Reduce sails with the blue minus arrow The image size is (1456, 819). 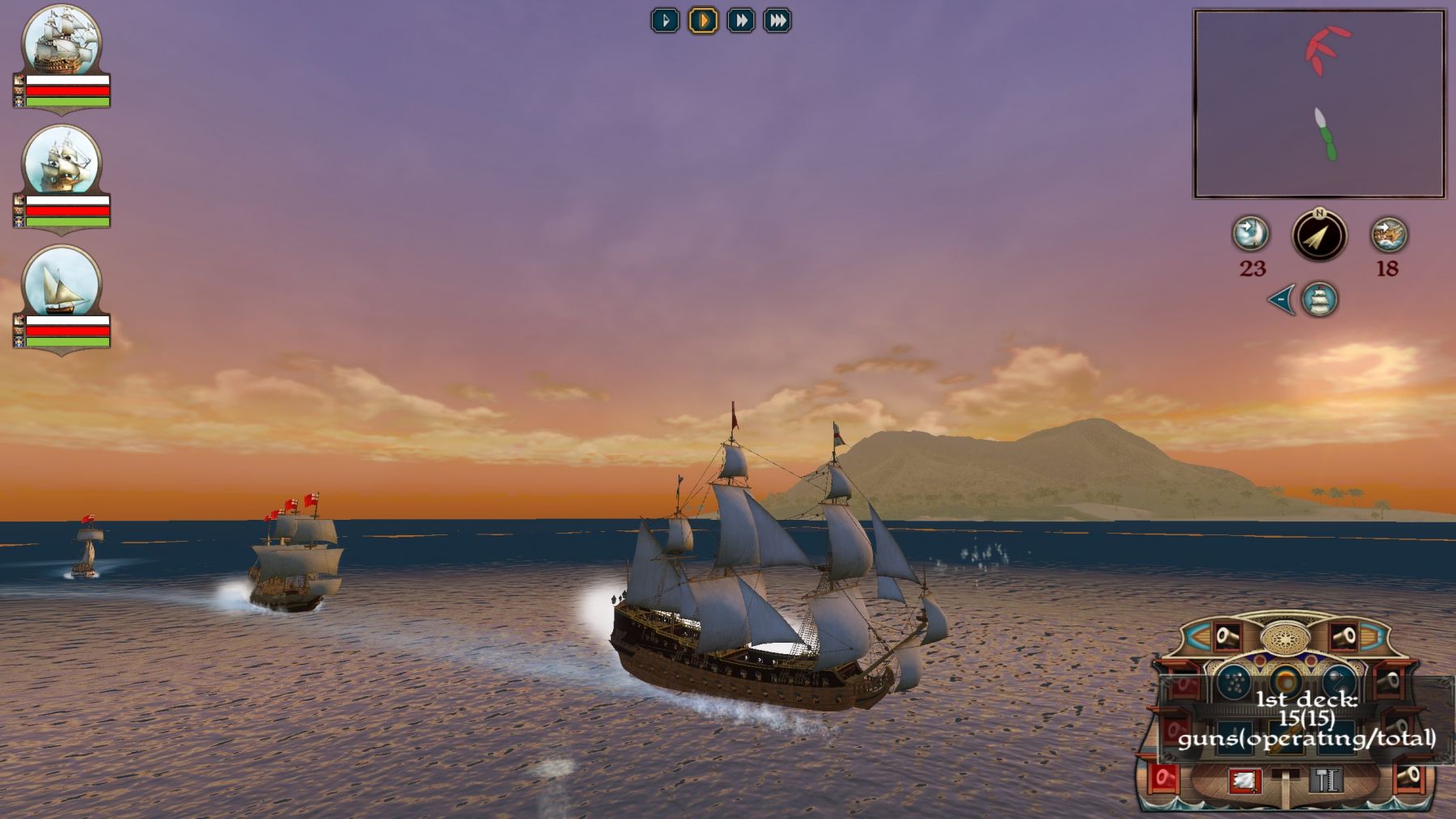[x=1281, y=300]
